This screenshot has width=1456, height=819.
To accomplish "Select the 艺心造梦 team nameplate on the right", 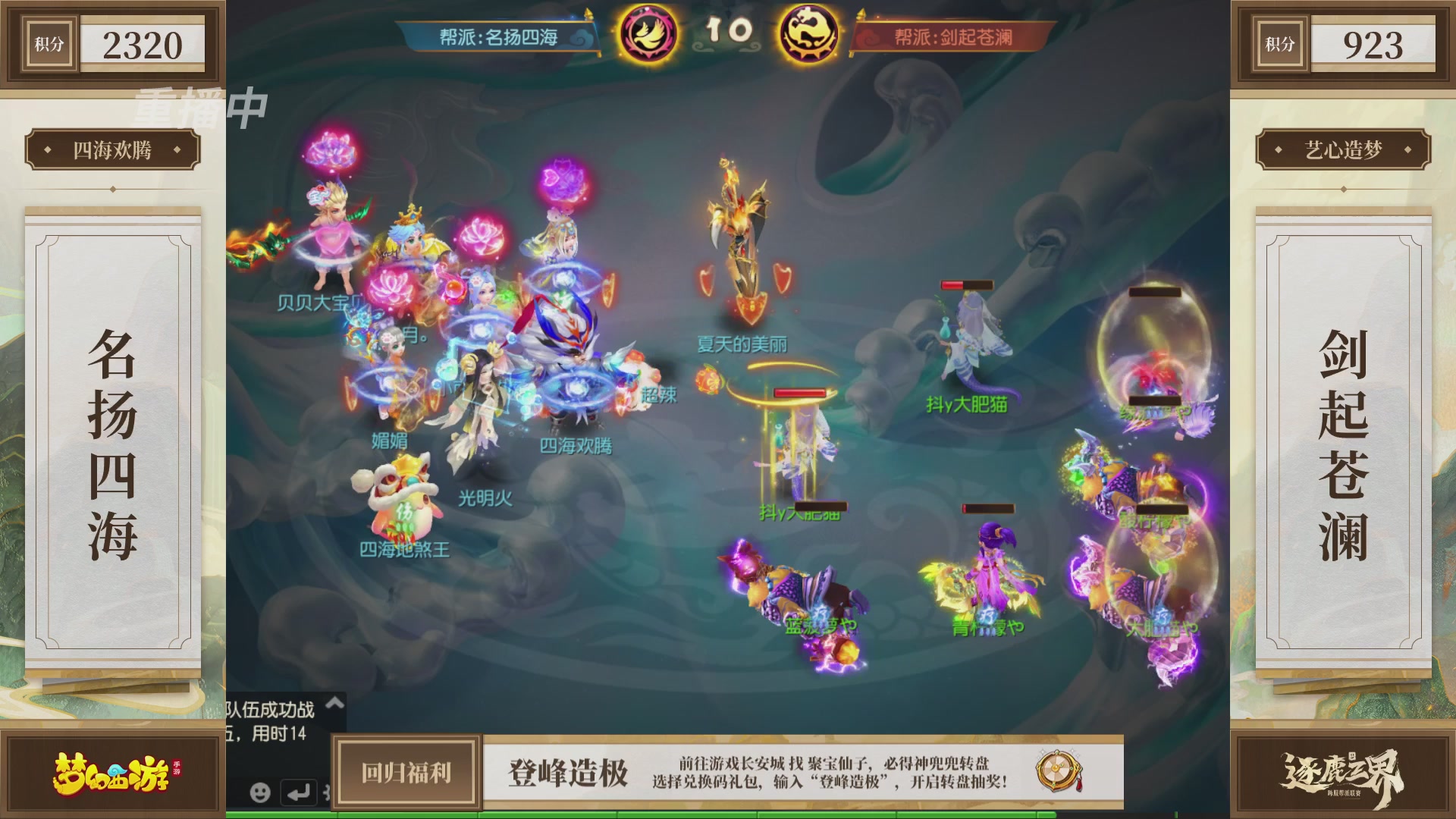I will coord(1344,149).
